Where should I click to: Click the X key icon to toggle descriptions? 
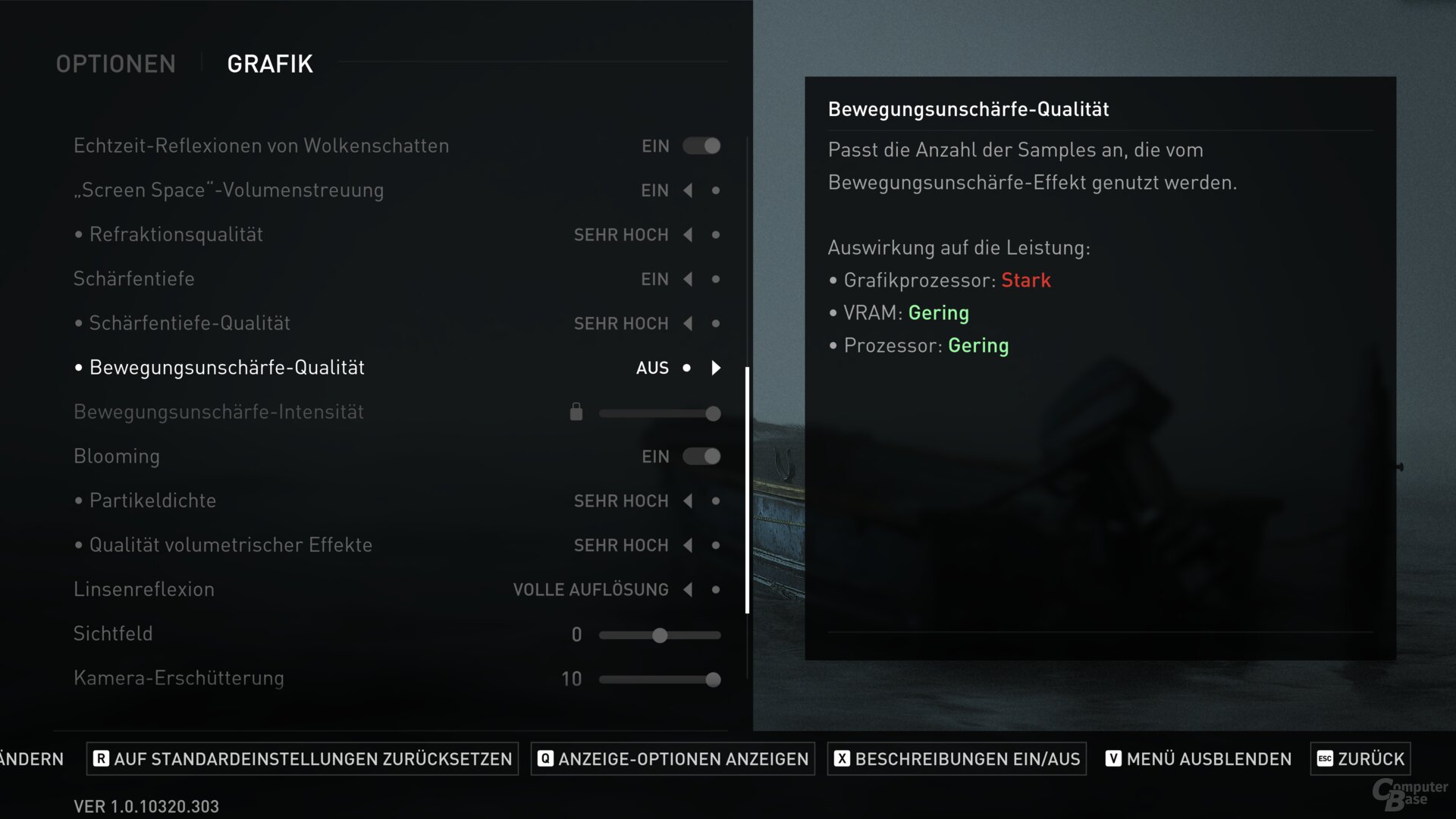coord(840,758)
